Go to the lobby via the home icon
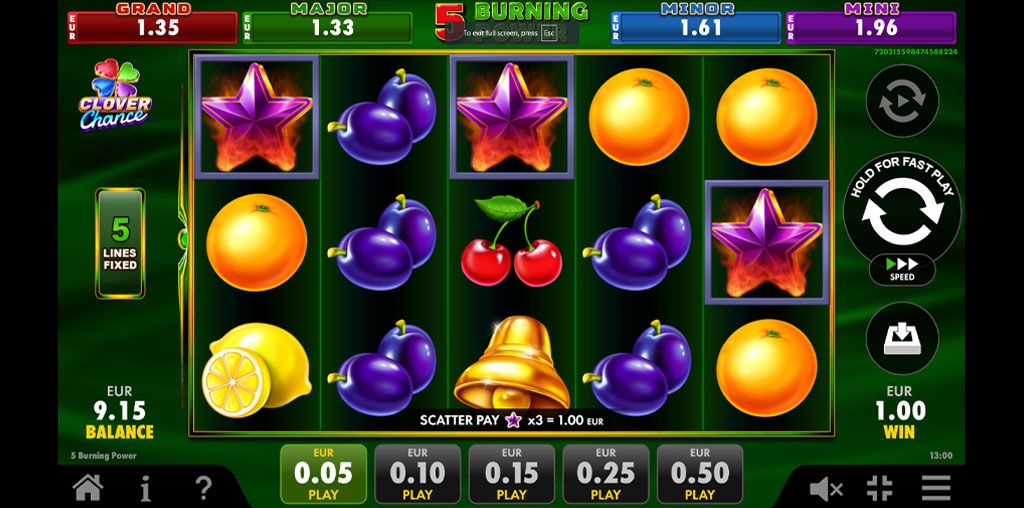 coord(88,488)
